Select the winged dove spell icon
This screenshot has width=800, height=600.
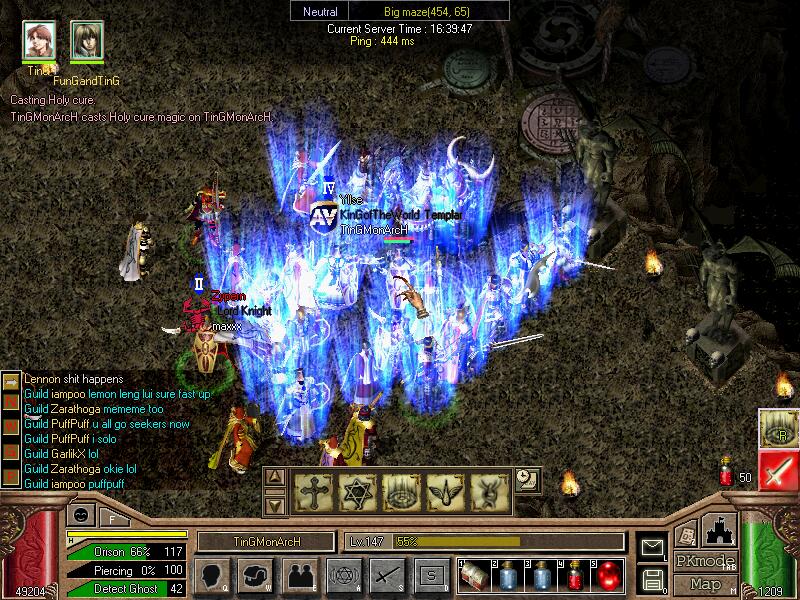point(443,490)
